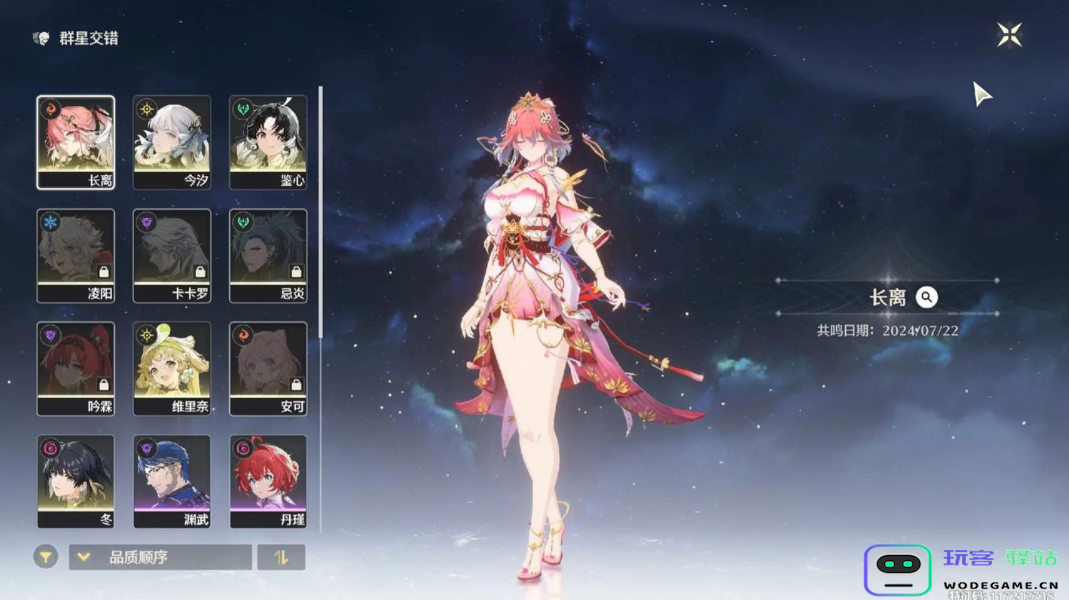Pick the 丹瑾 character tile
This screenshot has width=1069, height=600.
[268, 481]
